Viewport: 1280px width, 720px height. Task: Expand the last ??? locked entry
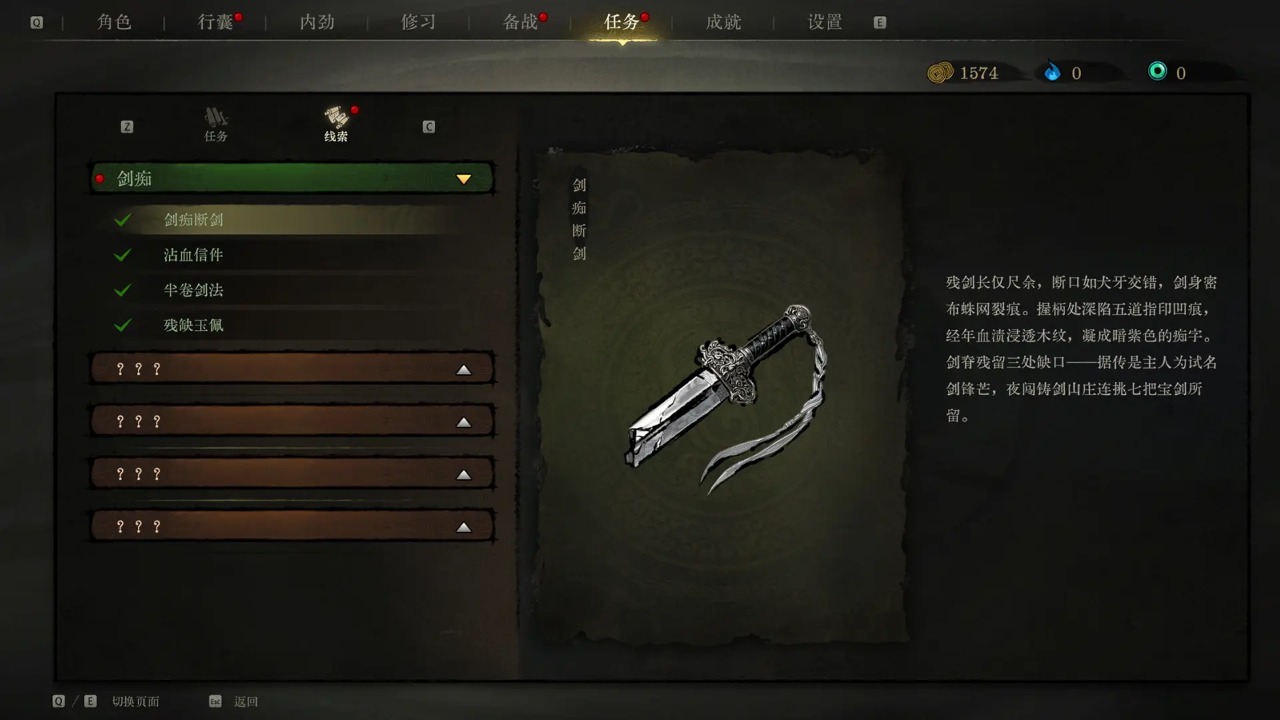coord(463,526)
